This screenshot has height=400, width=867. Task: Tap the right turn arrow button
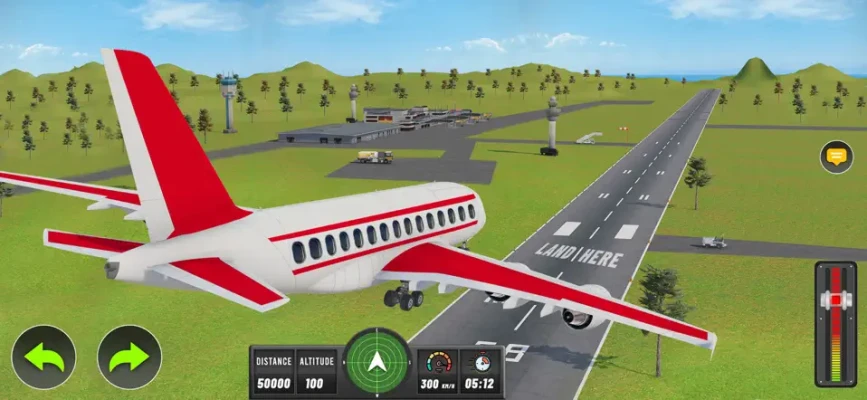pyautogui.click(x=129, y=357)
